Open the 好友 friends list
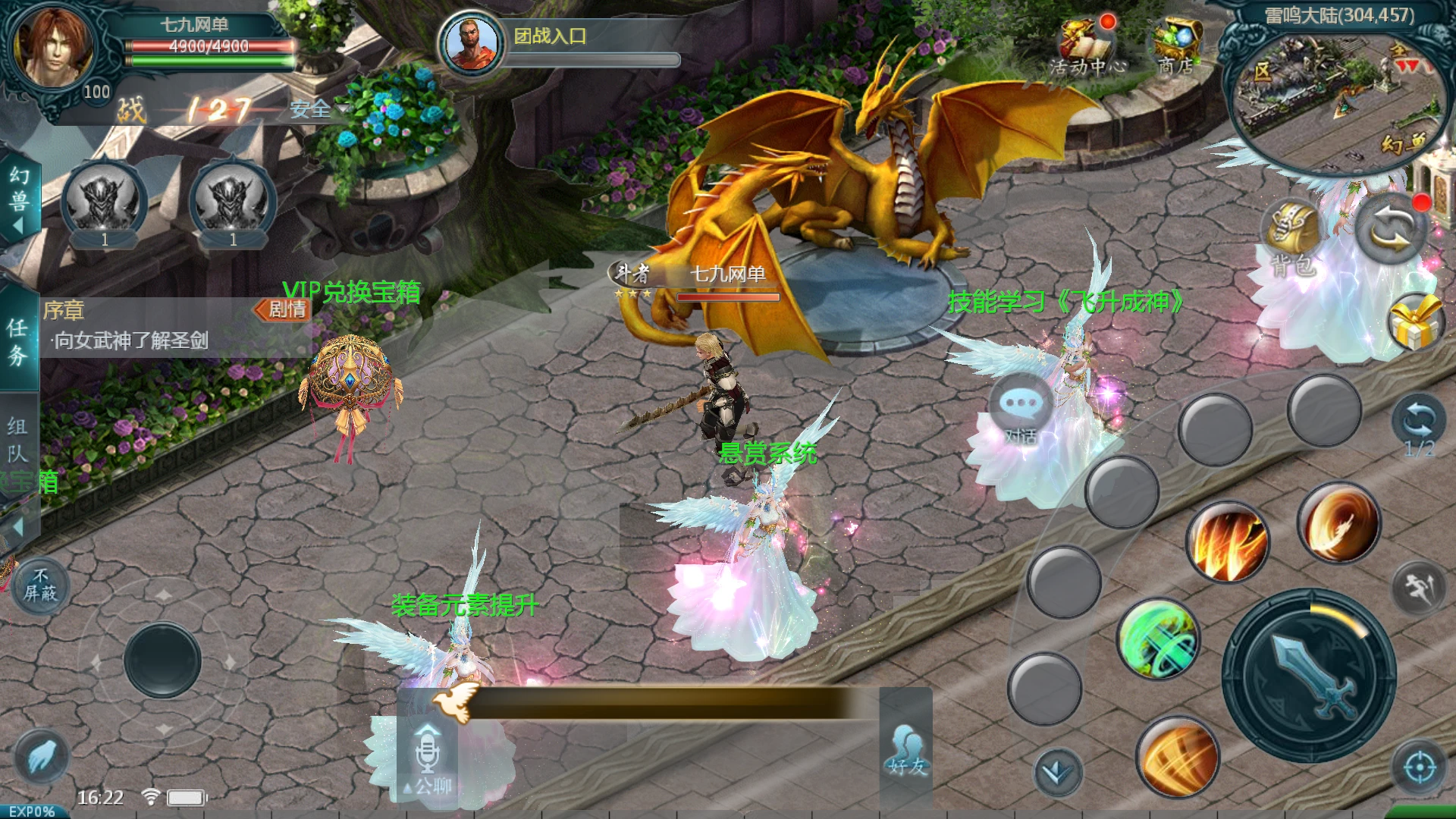Viewport: 1456px width, 819px height. 907,751
